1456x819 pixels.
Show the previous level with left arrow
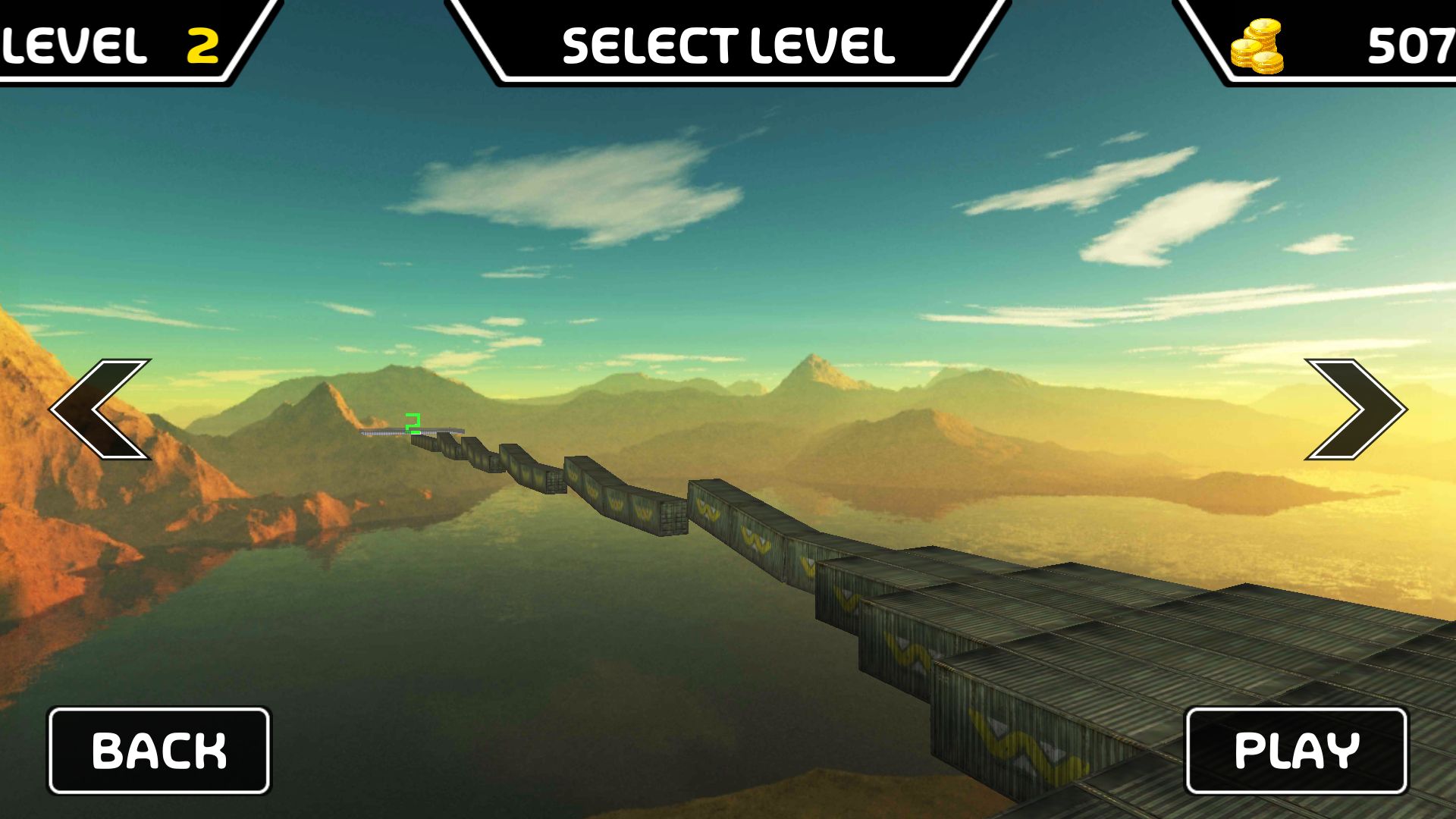(100, 409)
